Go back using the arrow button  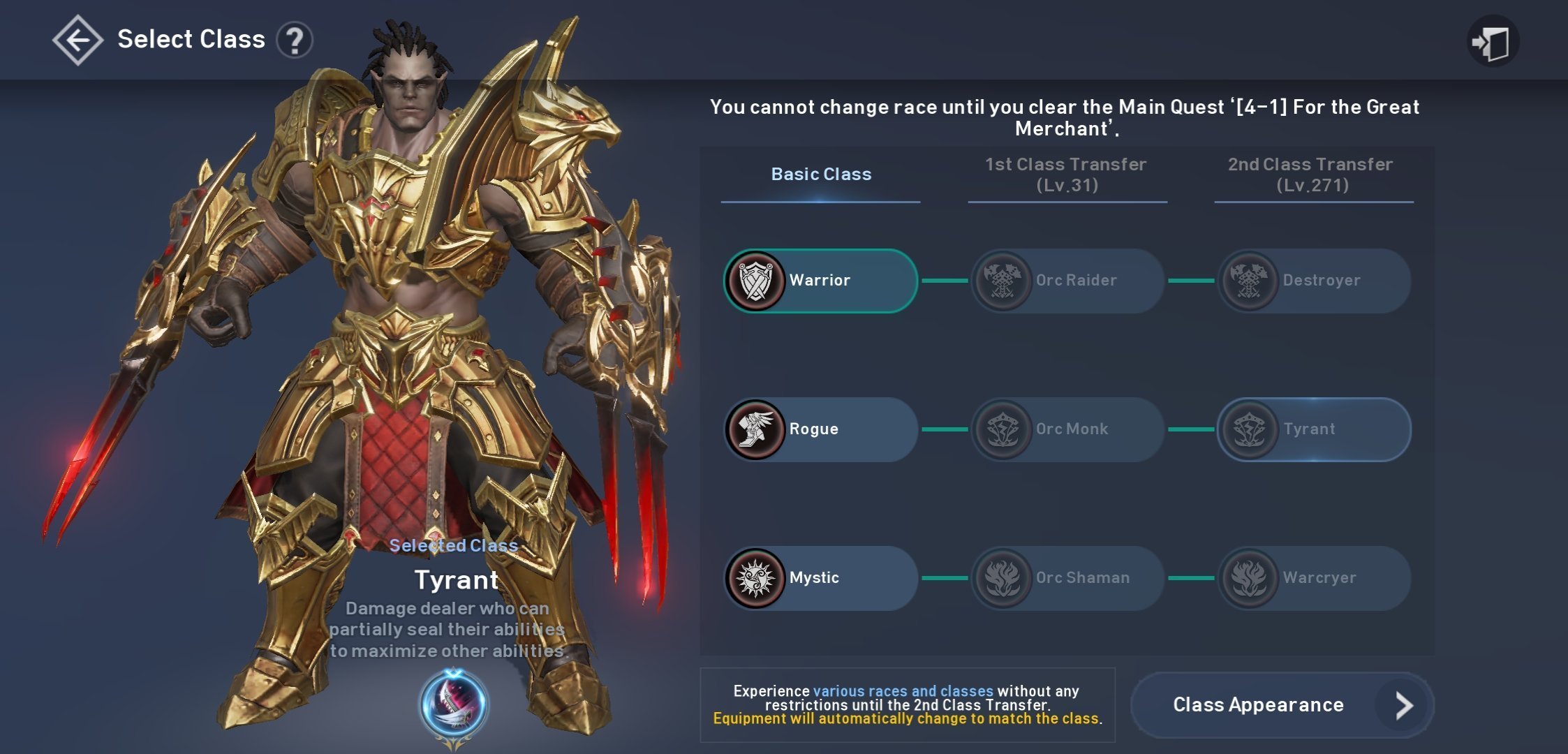click(77, 40)
